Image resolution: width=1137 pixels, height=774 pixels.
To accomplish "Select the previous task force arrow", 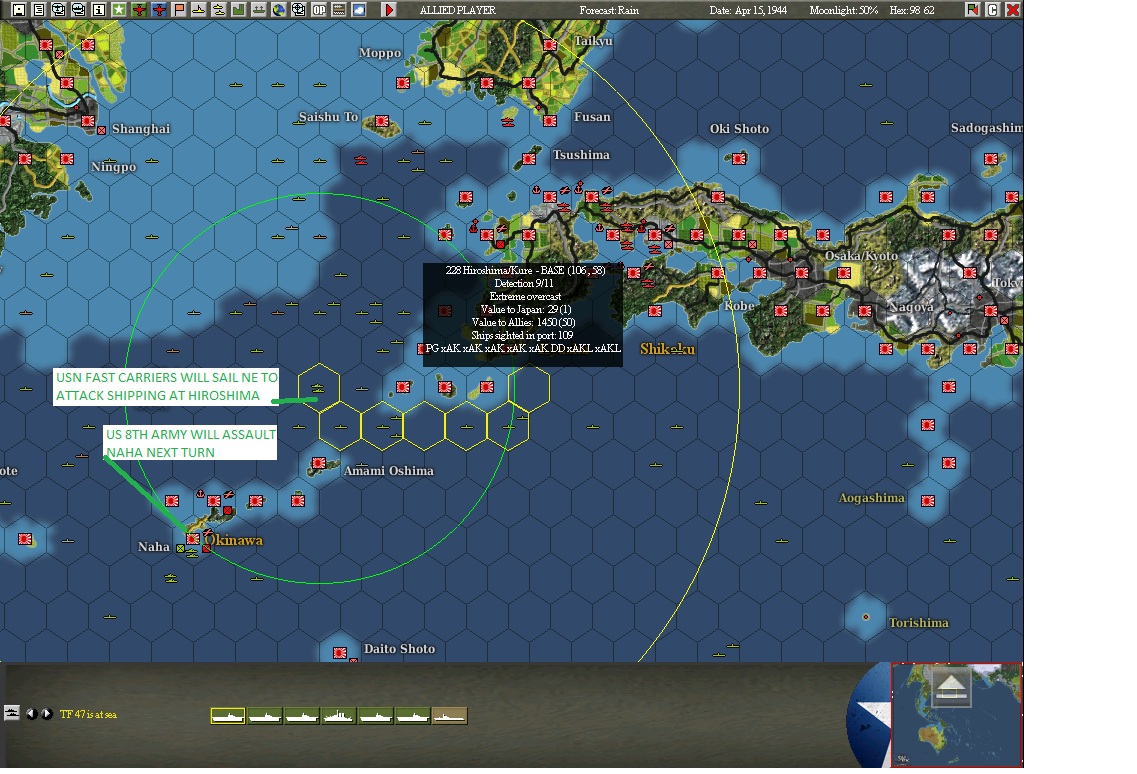I will (x=31, y=714).
